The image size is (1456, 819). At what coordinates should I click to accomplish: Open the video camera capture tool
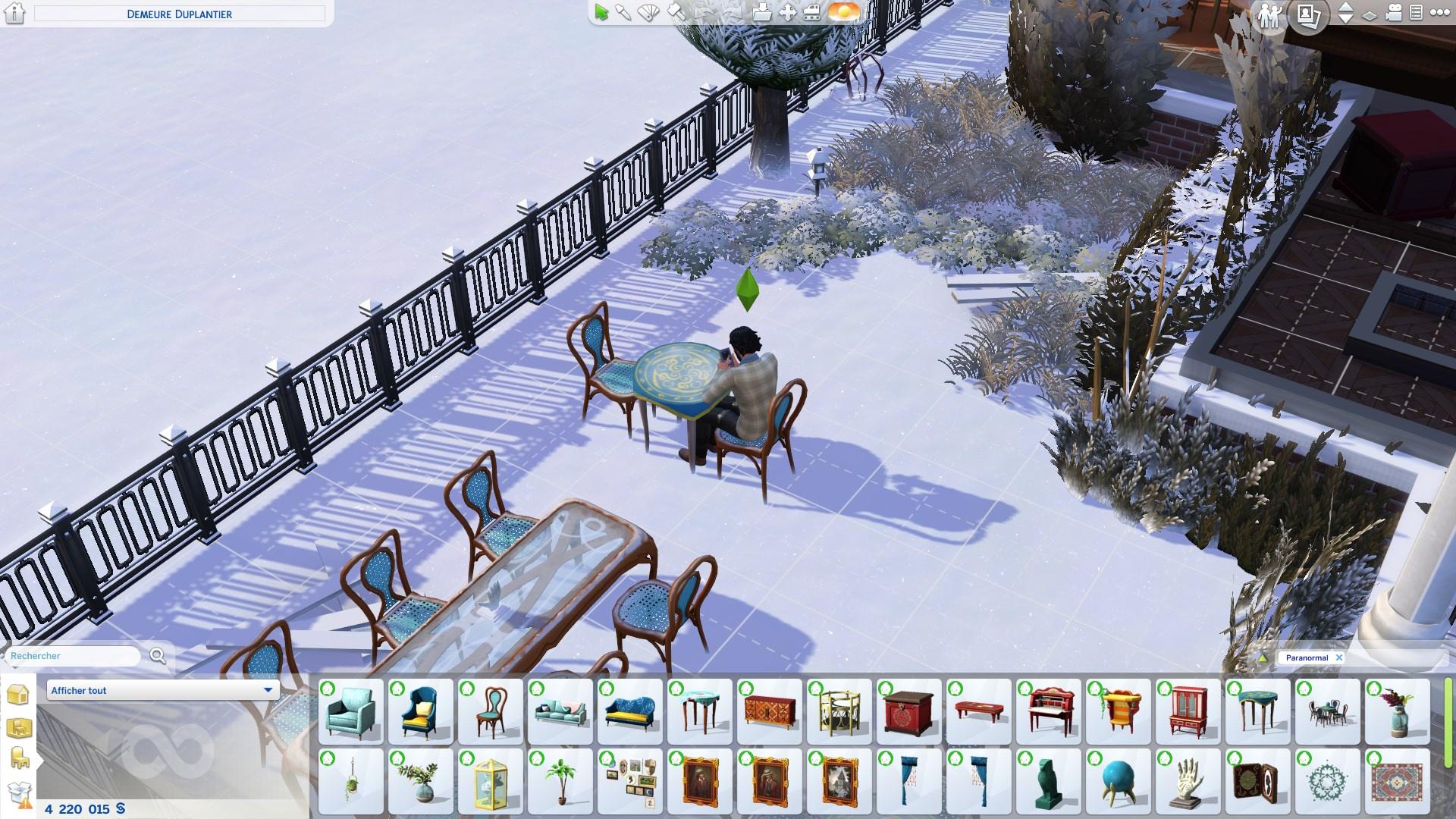click(1394, 12)
